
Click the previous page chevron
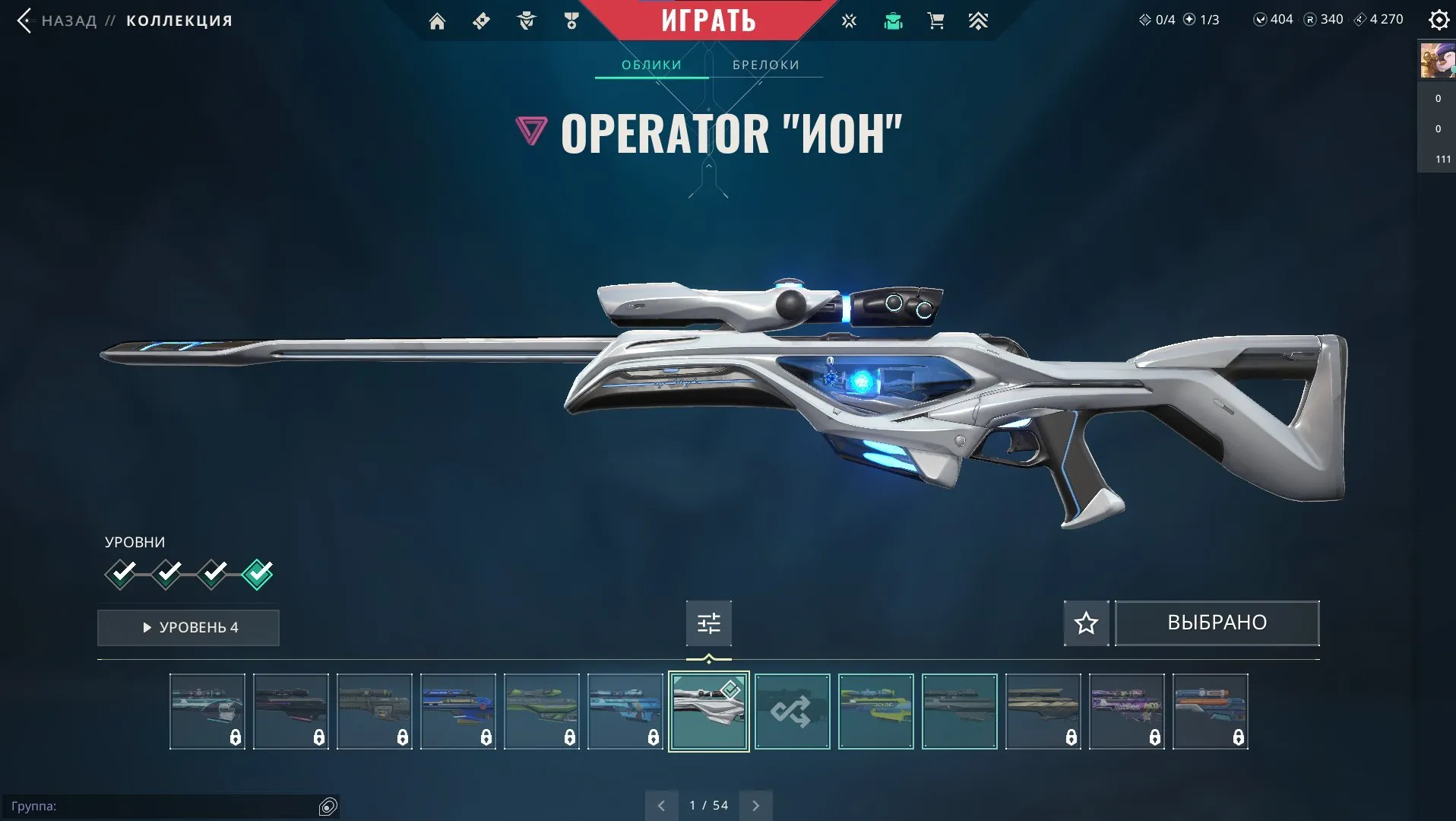(662, 804)
